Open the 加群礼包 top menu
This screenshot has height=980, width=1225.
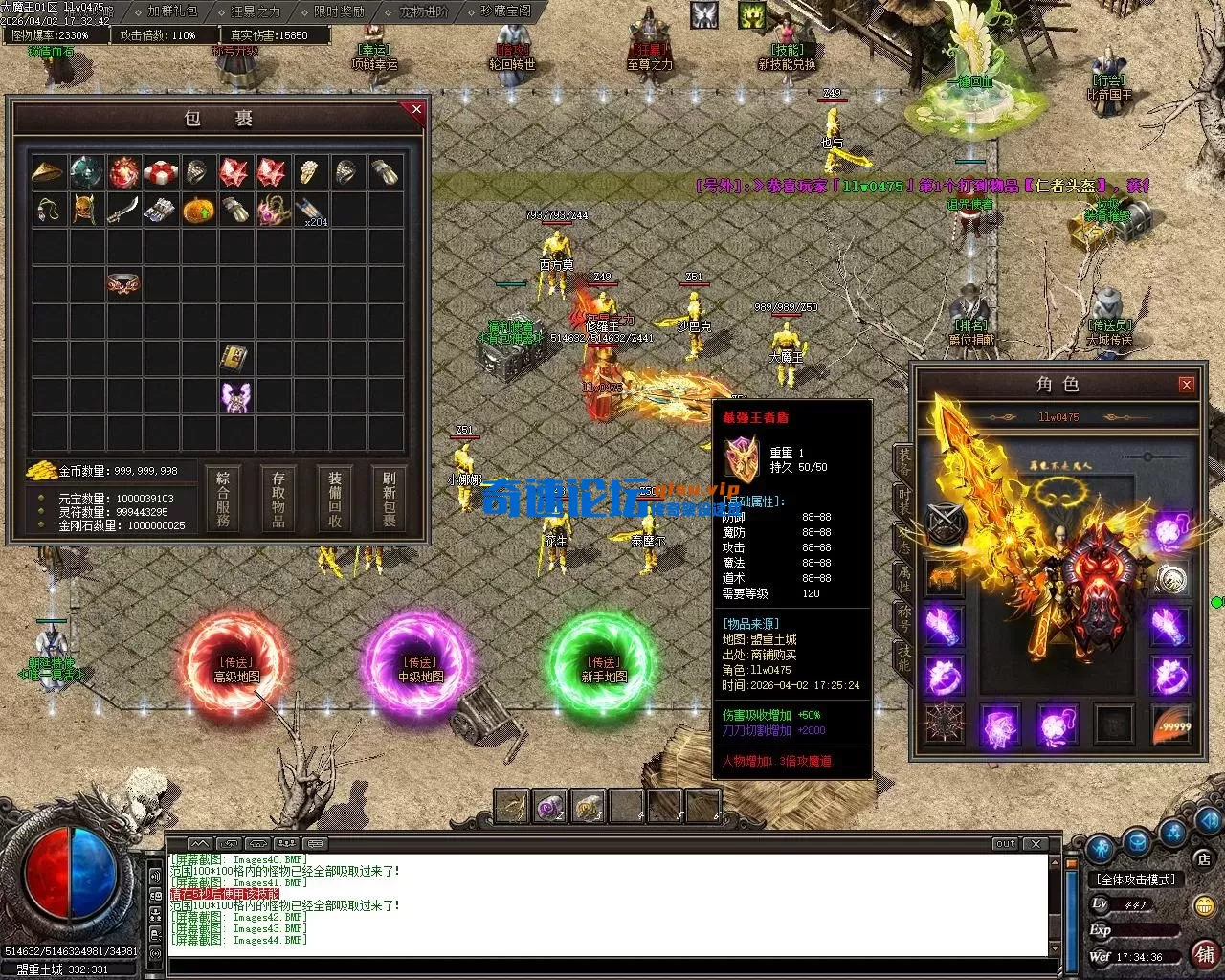[x=172, y=11]
